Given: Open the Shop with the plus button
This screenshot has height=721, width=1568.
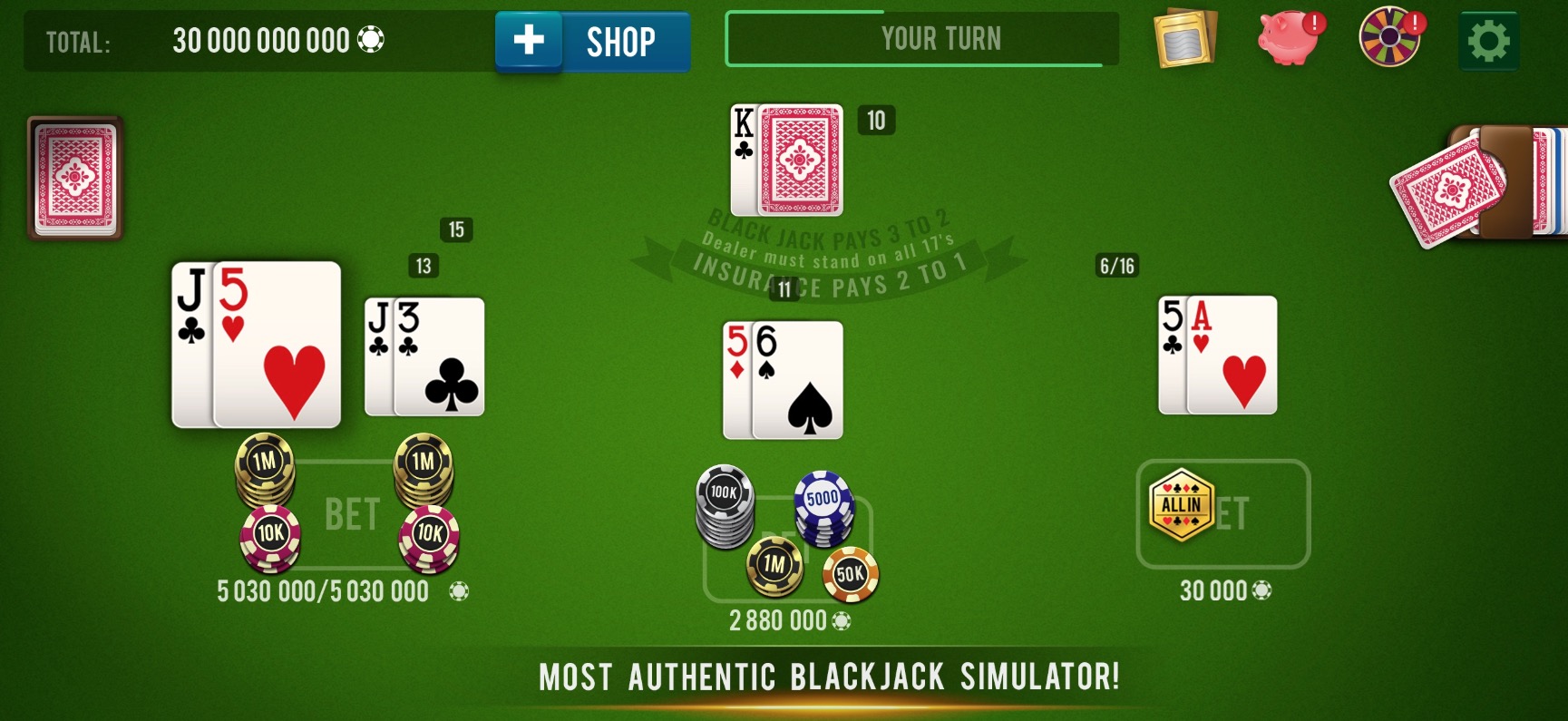Looking at the screenshot, I should point(592,42).
